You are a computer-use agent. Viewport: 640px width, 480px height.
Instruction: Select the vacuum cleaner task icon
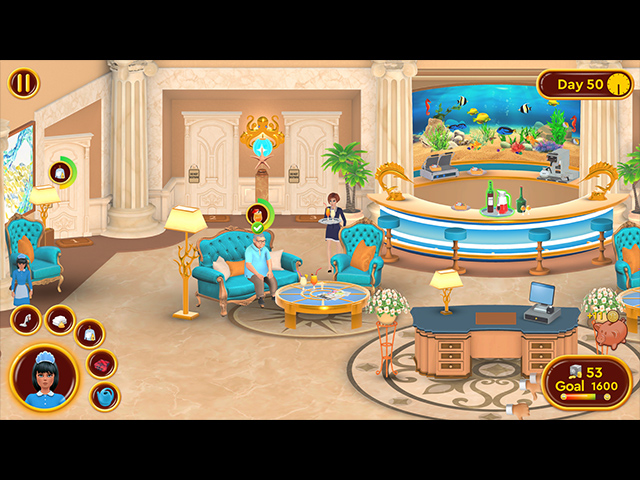point(27,320)
